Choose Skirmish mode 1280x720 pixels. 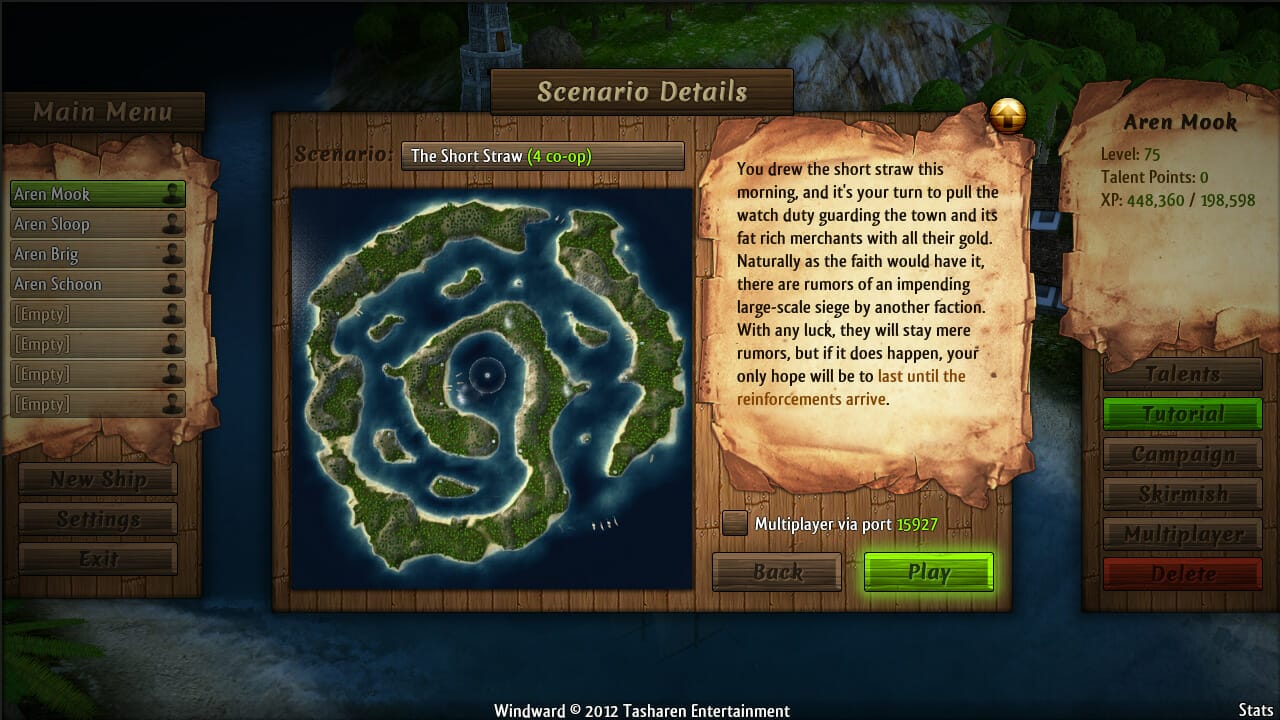1182,494
